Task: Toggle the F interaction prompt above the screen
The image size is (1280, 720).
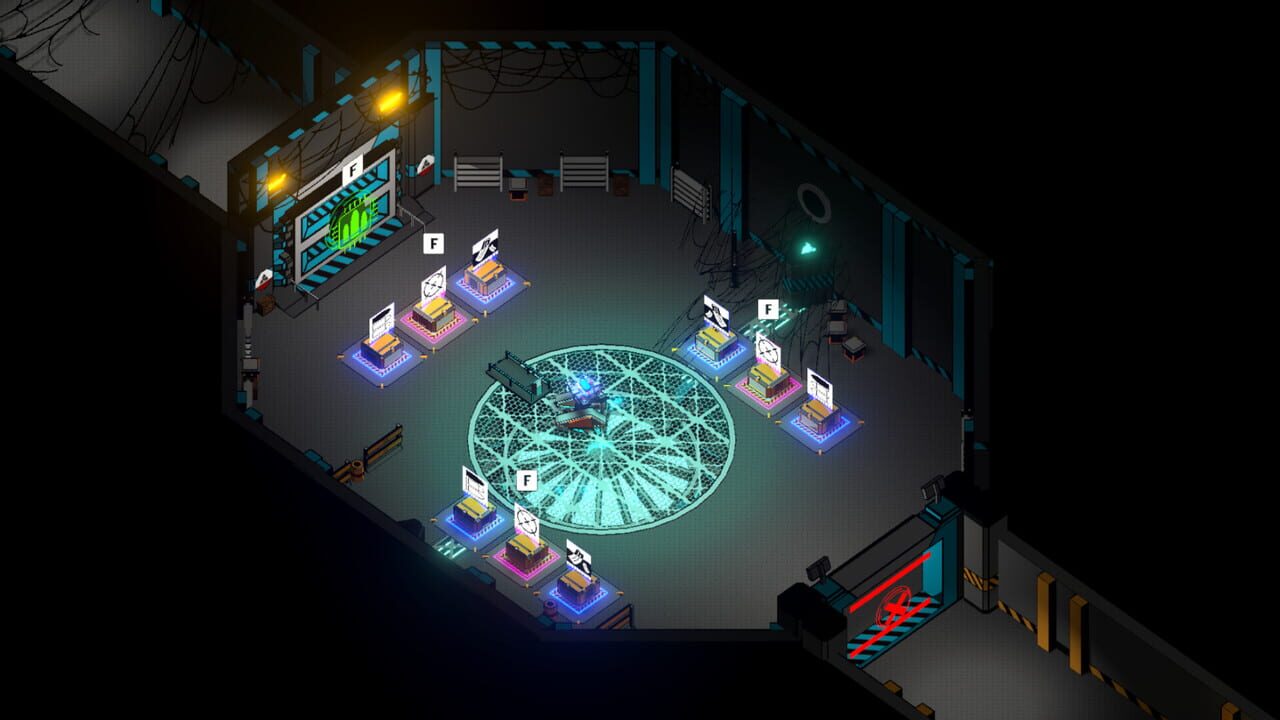Action: pyautogui.click(x=351, y=170)
